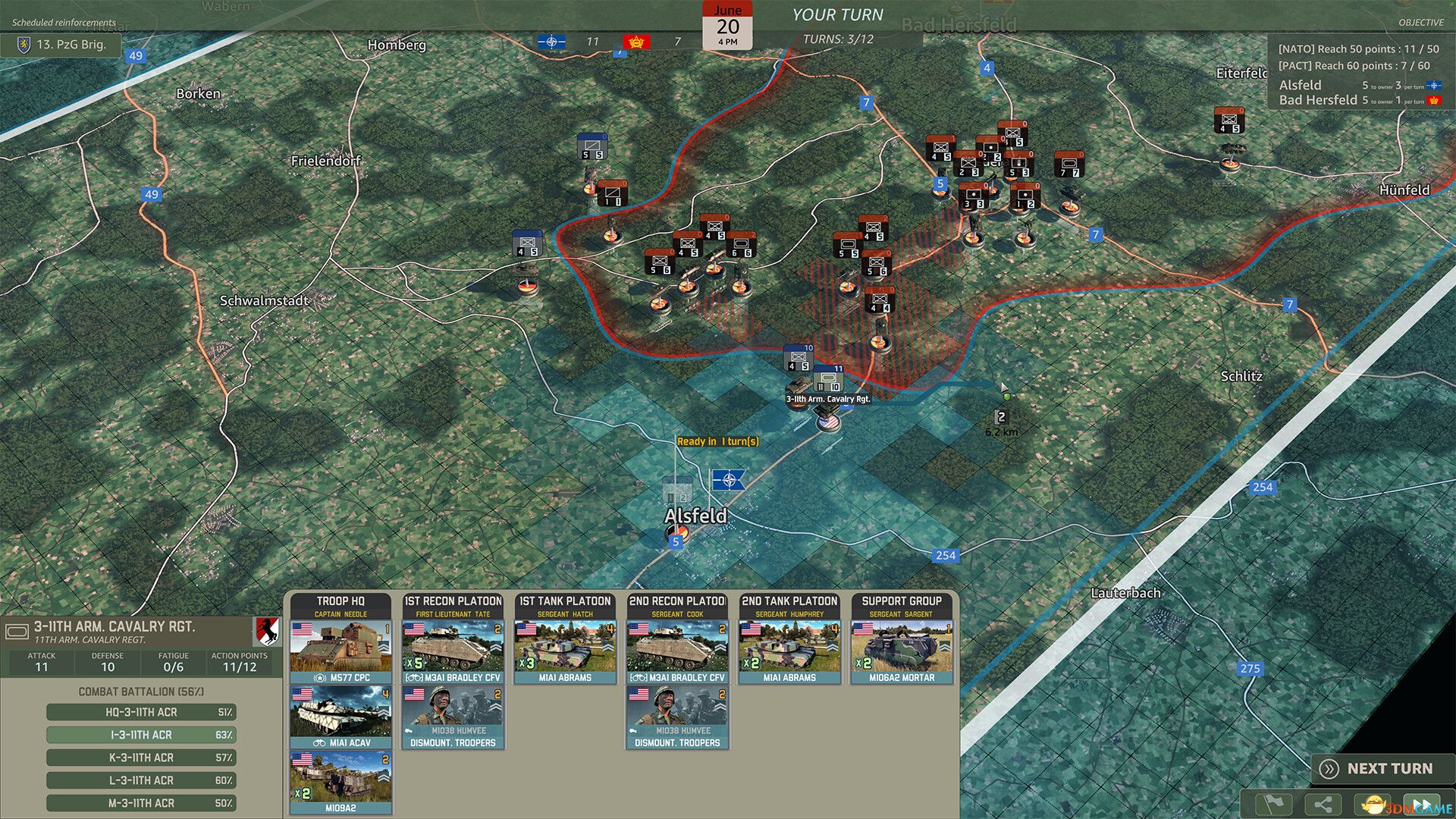
Task: Open the Troop HQ card header
Action: pyautogui.click(x=339, y=601)
